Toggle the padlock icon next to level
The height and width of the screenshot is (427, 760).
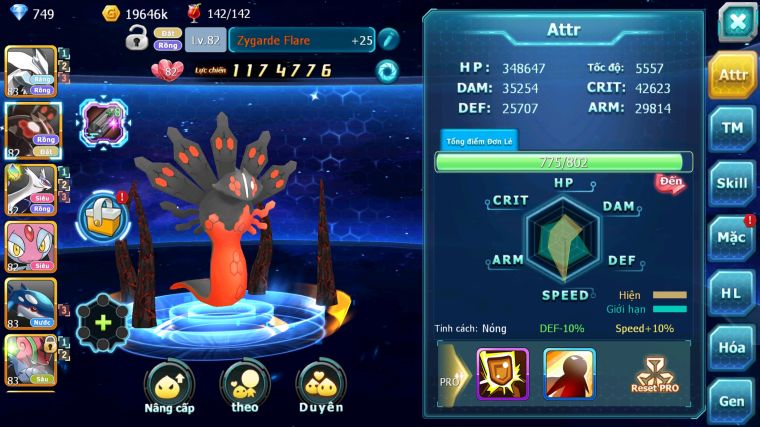137,39
